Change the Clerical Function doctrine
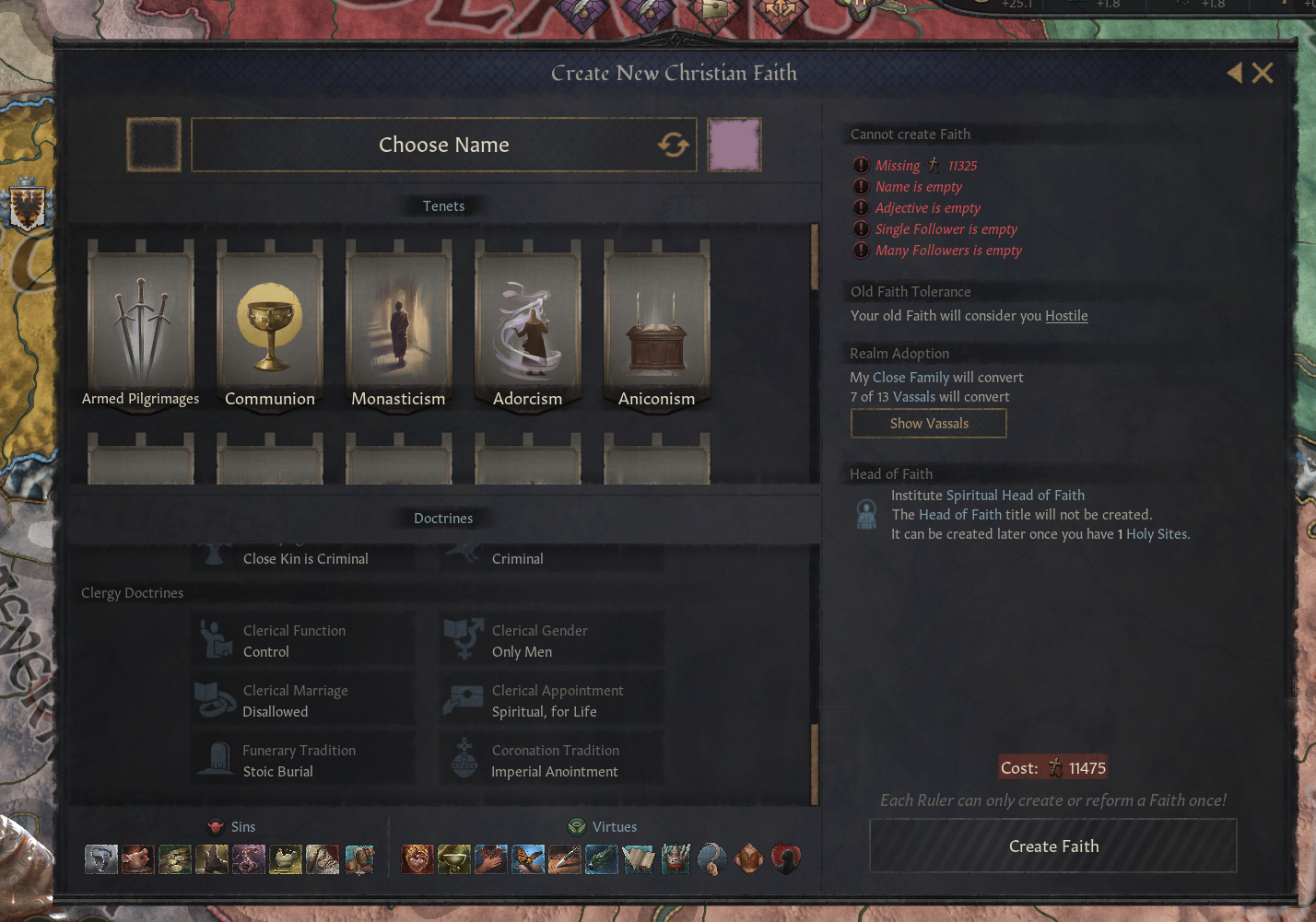The width and height of the screenshot is (1316, 922). (x=303, y=641)
